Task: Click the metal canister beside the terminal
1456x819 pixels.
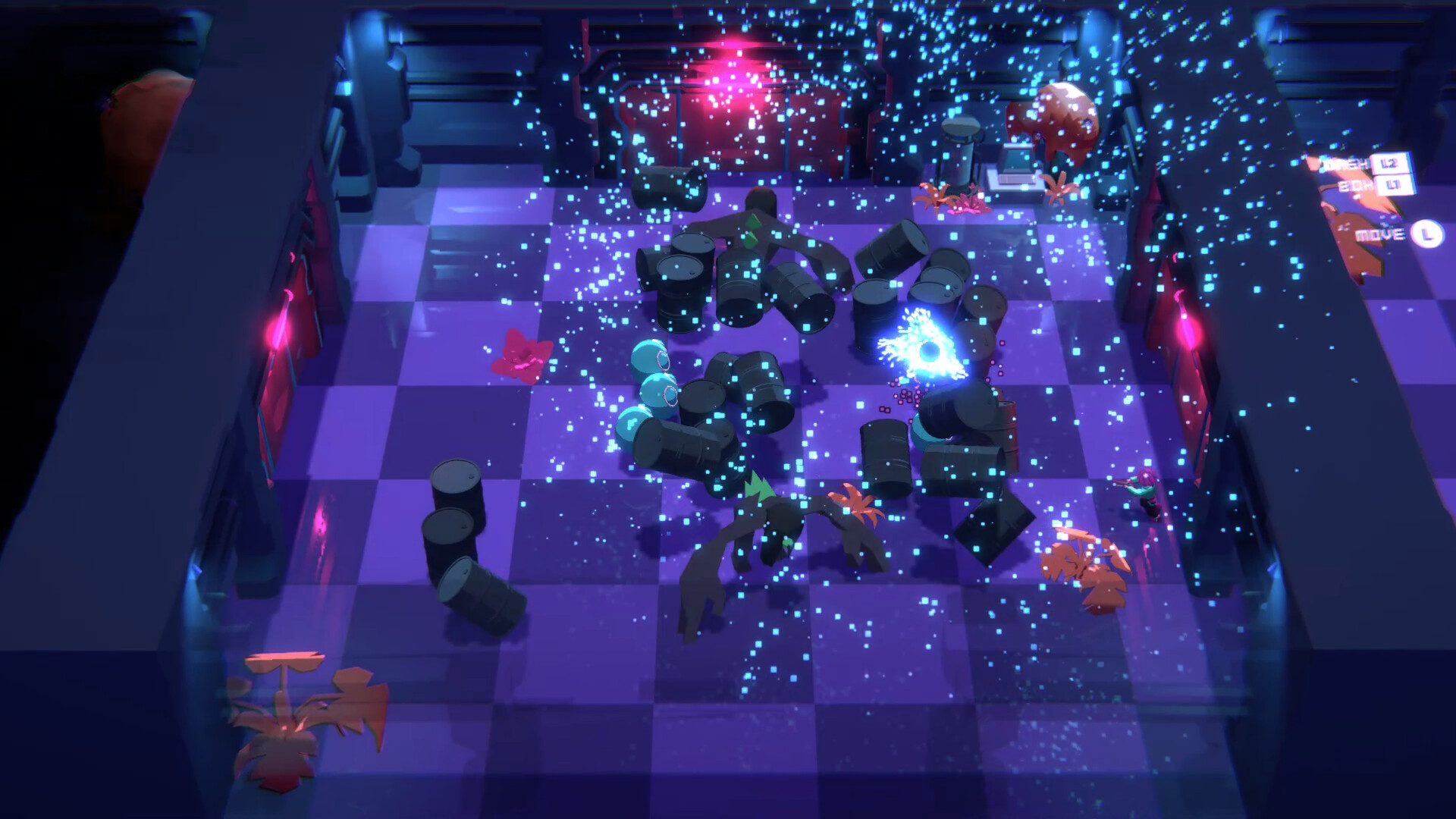Action: tap(960, 152)
